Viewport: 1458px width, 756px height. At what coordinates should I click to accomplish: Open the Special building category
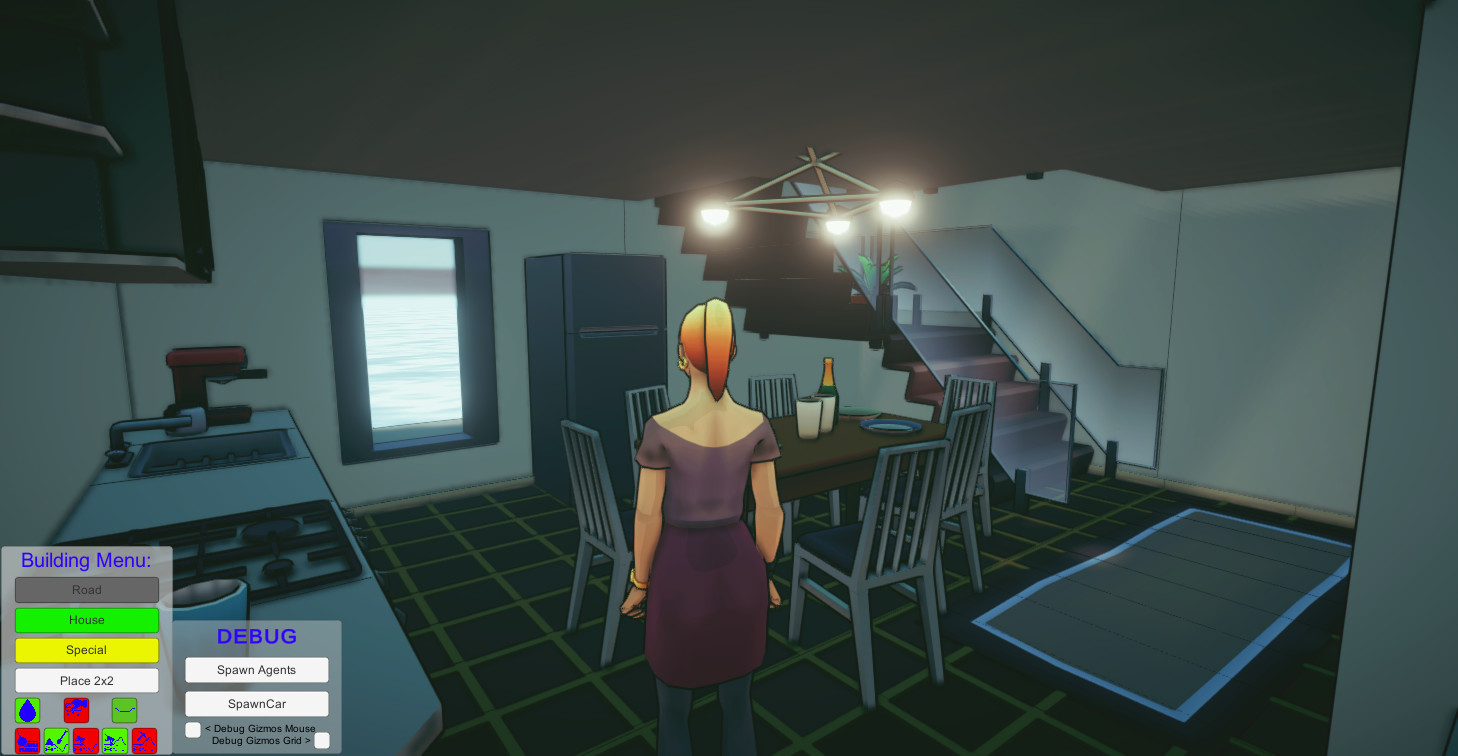86,650
